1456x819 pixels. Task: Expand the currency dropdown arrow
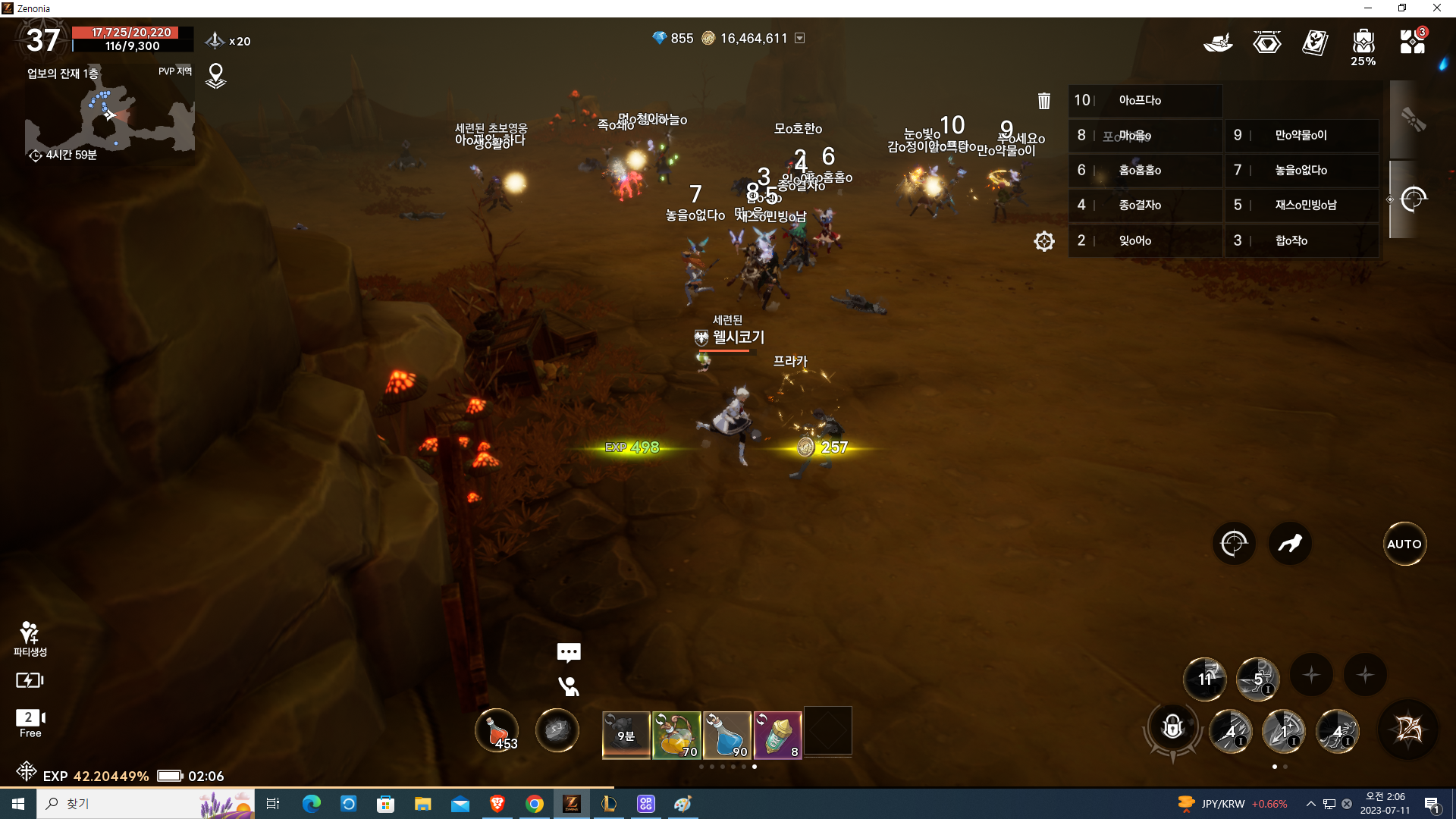point(799,38)
